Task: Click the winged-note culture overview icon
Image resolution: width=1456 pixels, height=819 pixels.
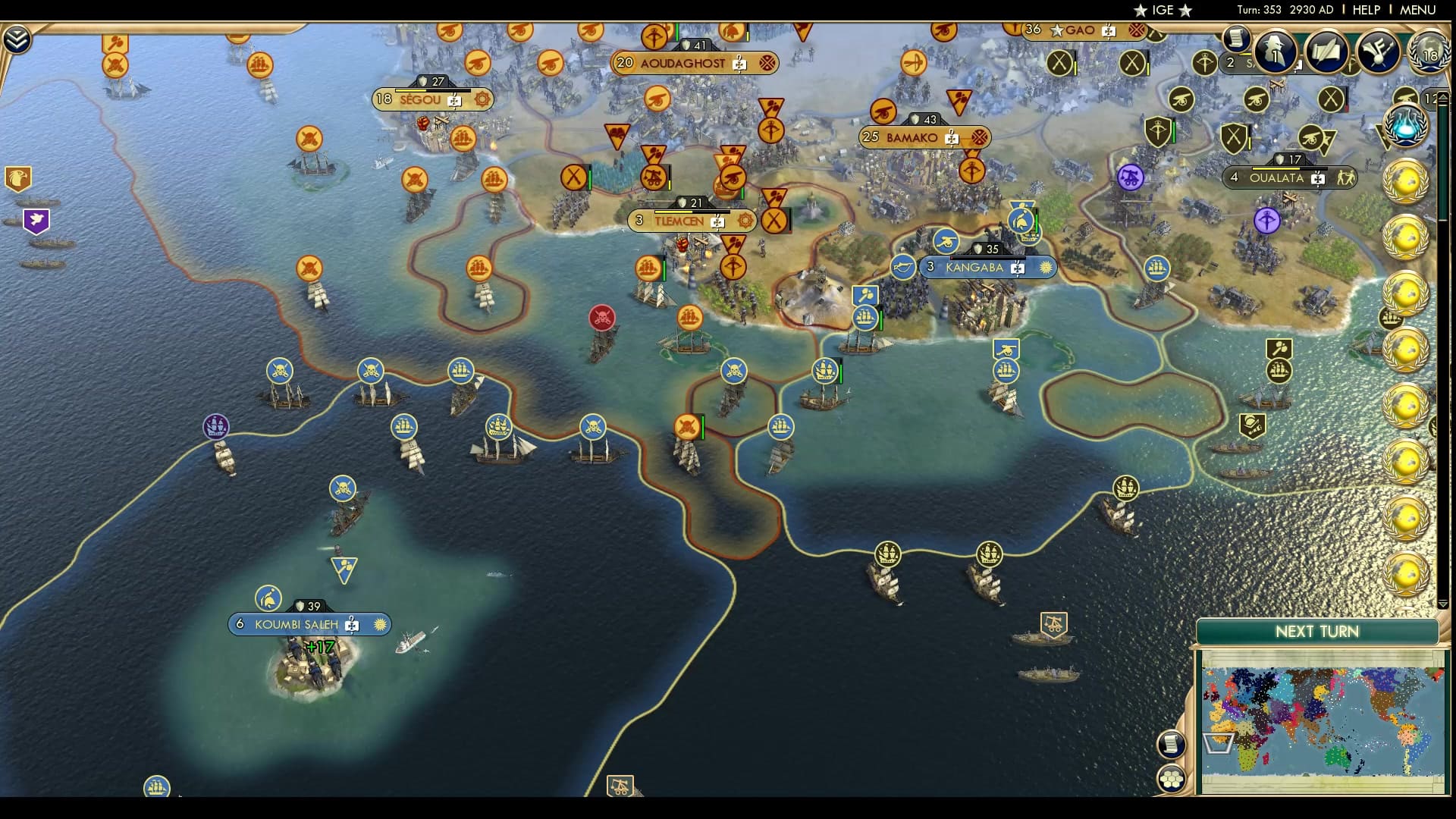Action: click(x=1379, y=50)
